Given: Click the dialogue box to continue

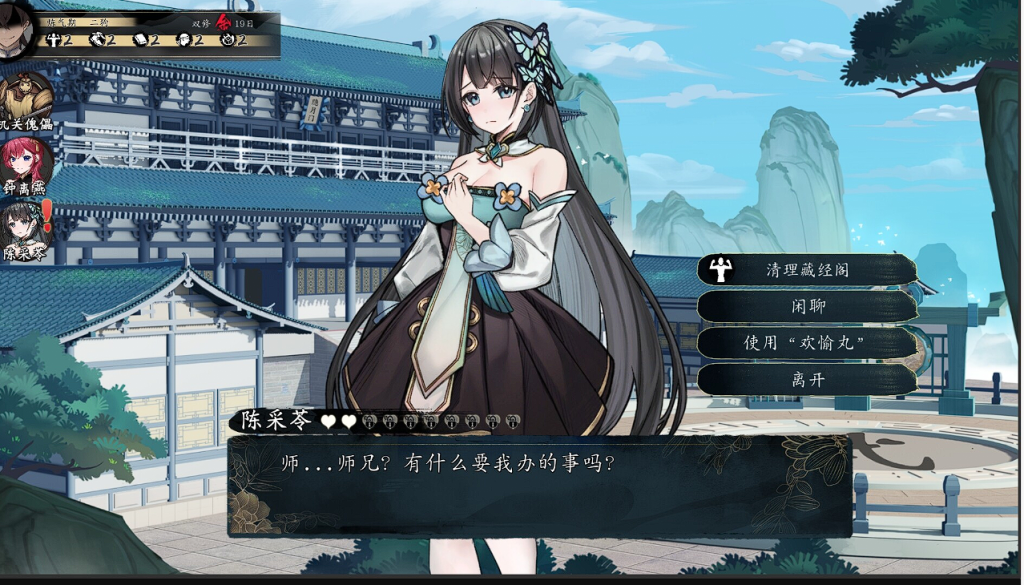Looking at the screenshot, I should 540,486.
